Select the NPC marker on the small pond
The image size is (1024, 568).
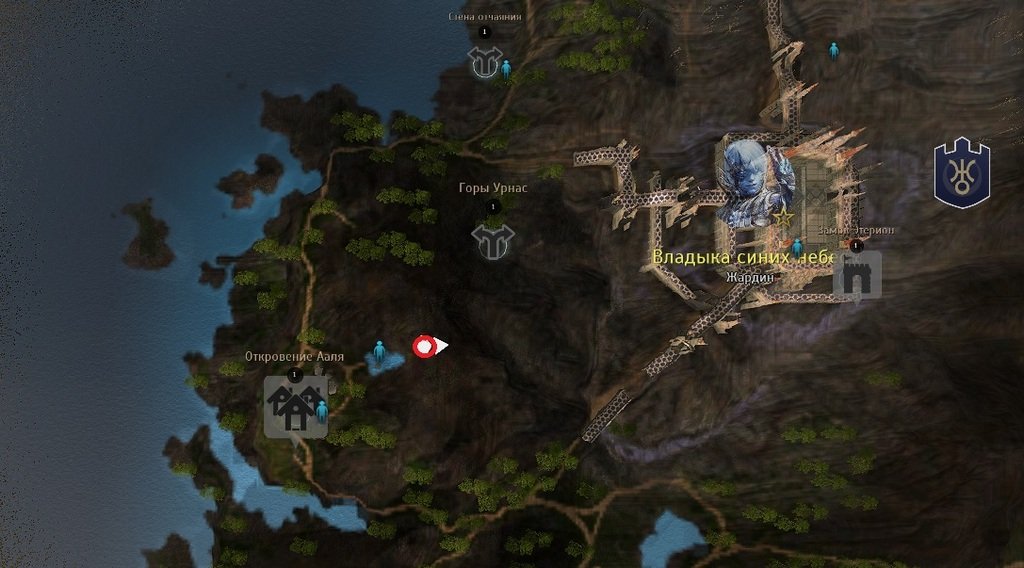379,351
